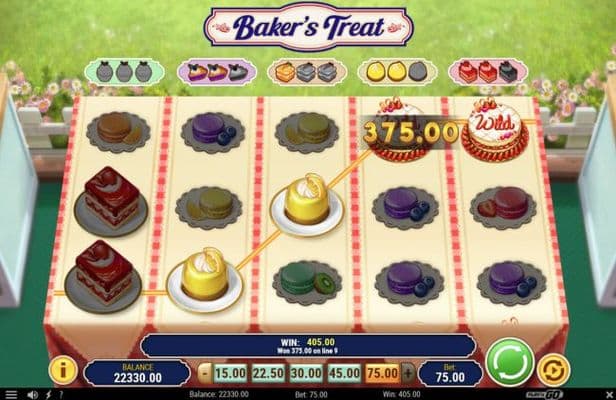Increase bet with the plus button

408,373
